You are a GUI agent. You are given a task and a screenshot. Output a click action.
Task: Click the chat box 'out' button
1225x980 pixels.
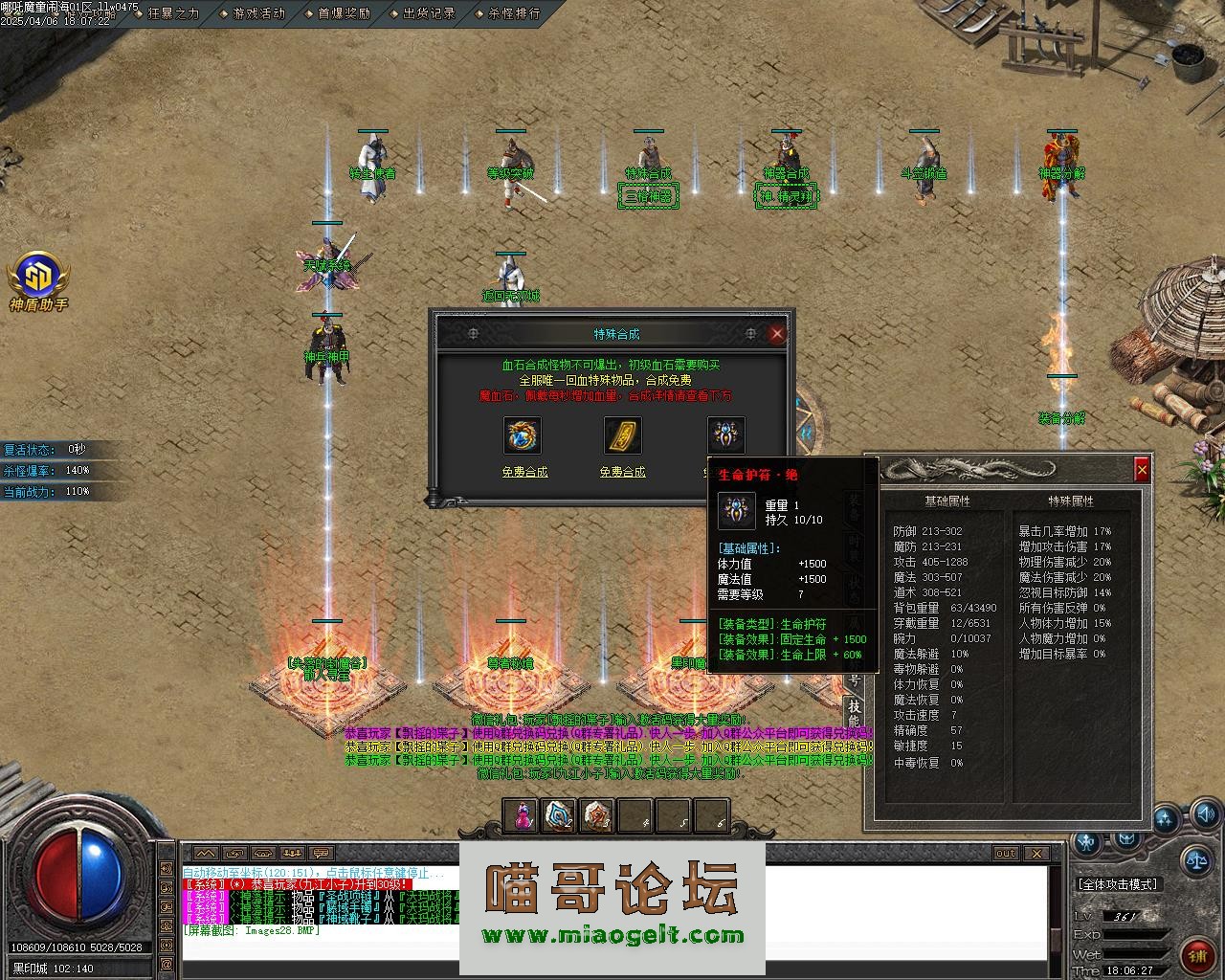coord(1006,853)
